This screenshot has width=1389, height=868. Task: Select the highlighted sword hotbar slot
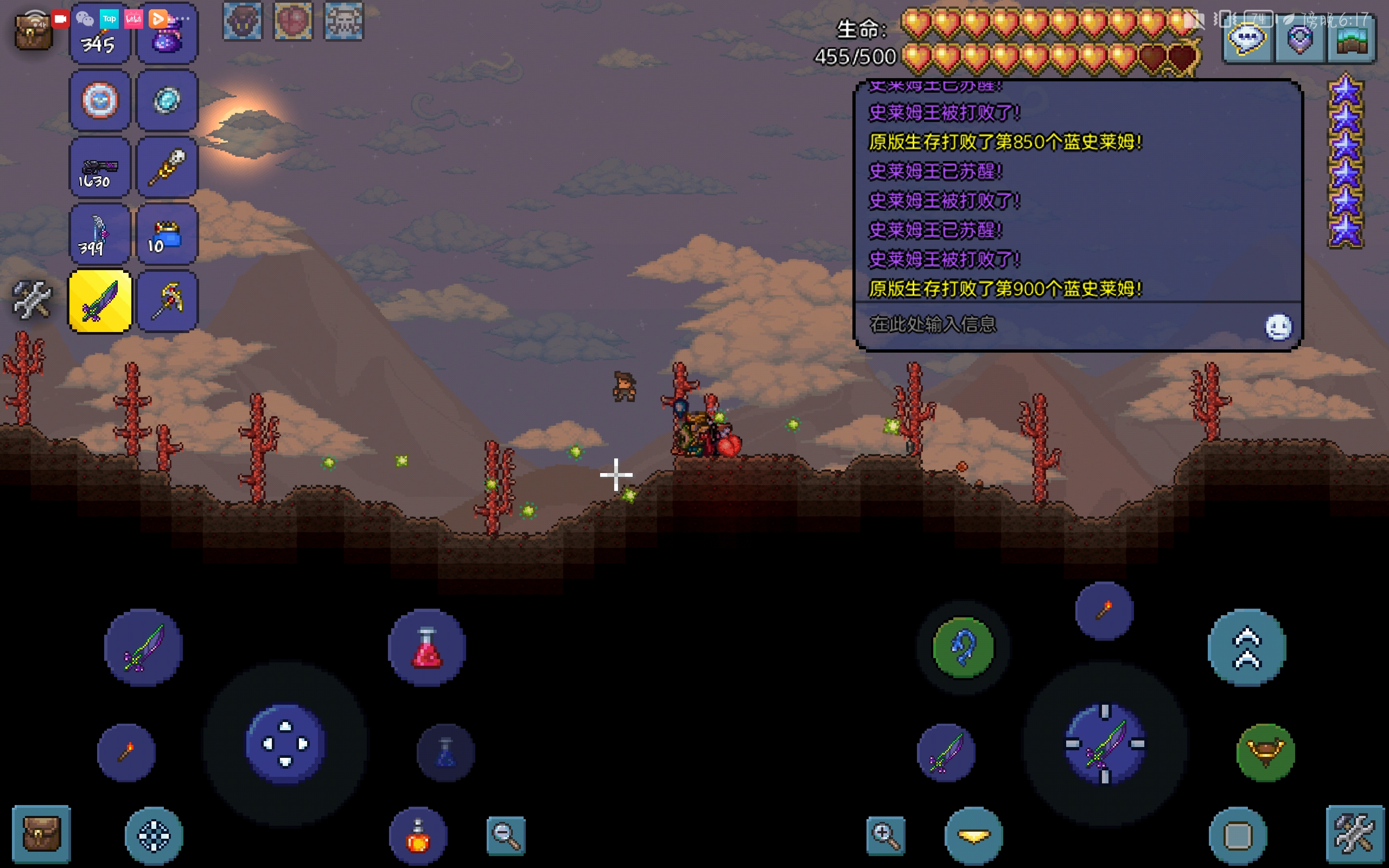point(100,302)
